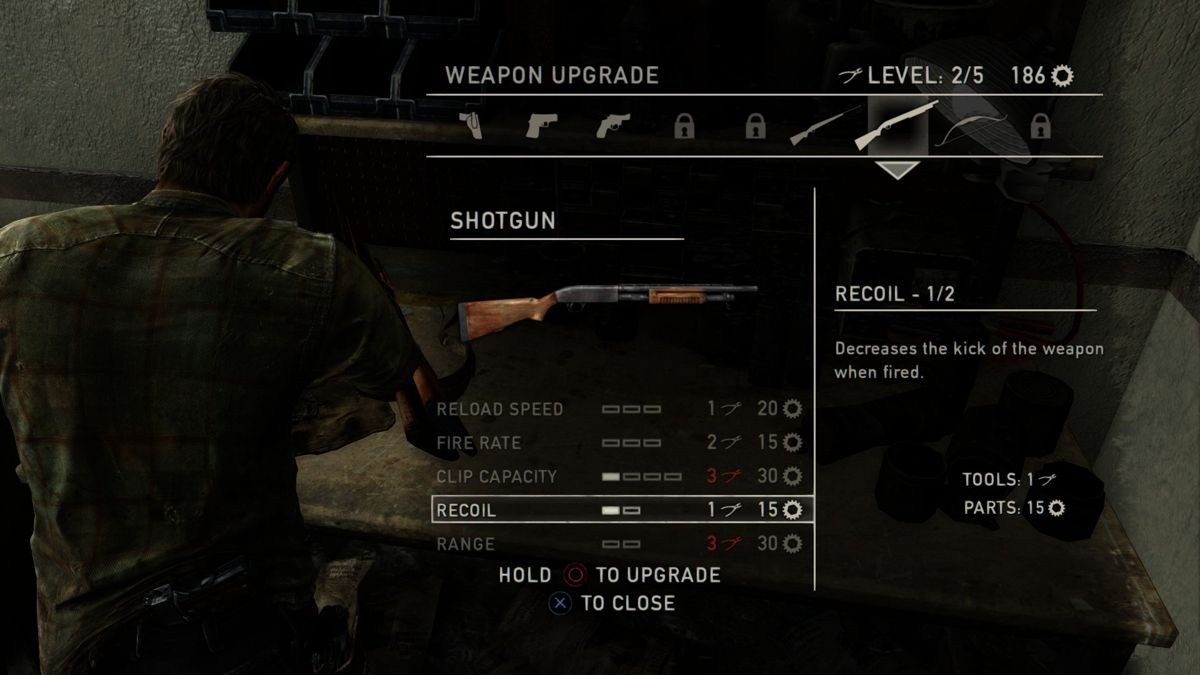Select the semi-automatic pistol tab
1200x675 pixels.
pyautogui.click(x=541, y=126)
